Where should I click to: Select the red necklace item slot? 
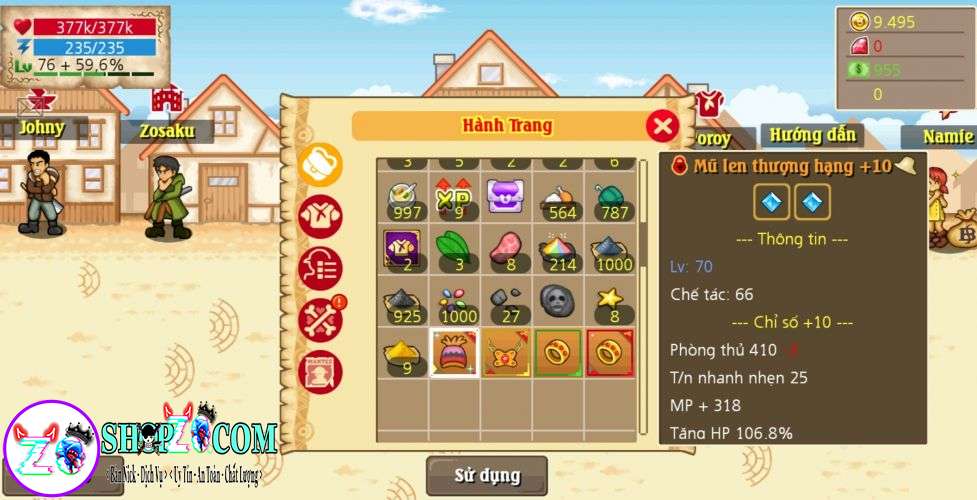point(505,353)
